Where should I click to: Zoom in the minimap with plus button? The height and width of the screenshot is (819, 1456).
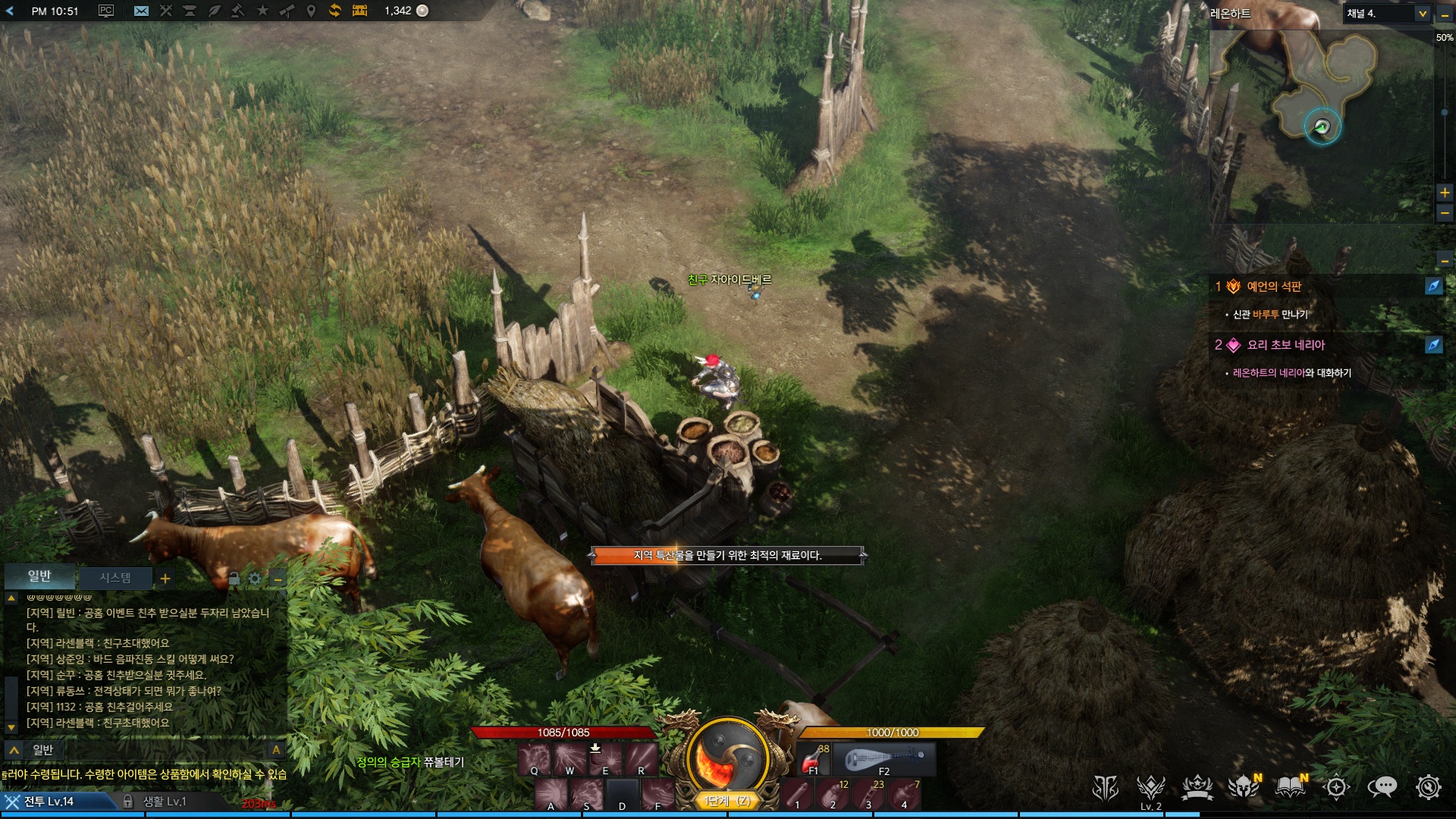tap(1445, 193)
